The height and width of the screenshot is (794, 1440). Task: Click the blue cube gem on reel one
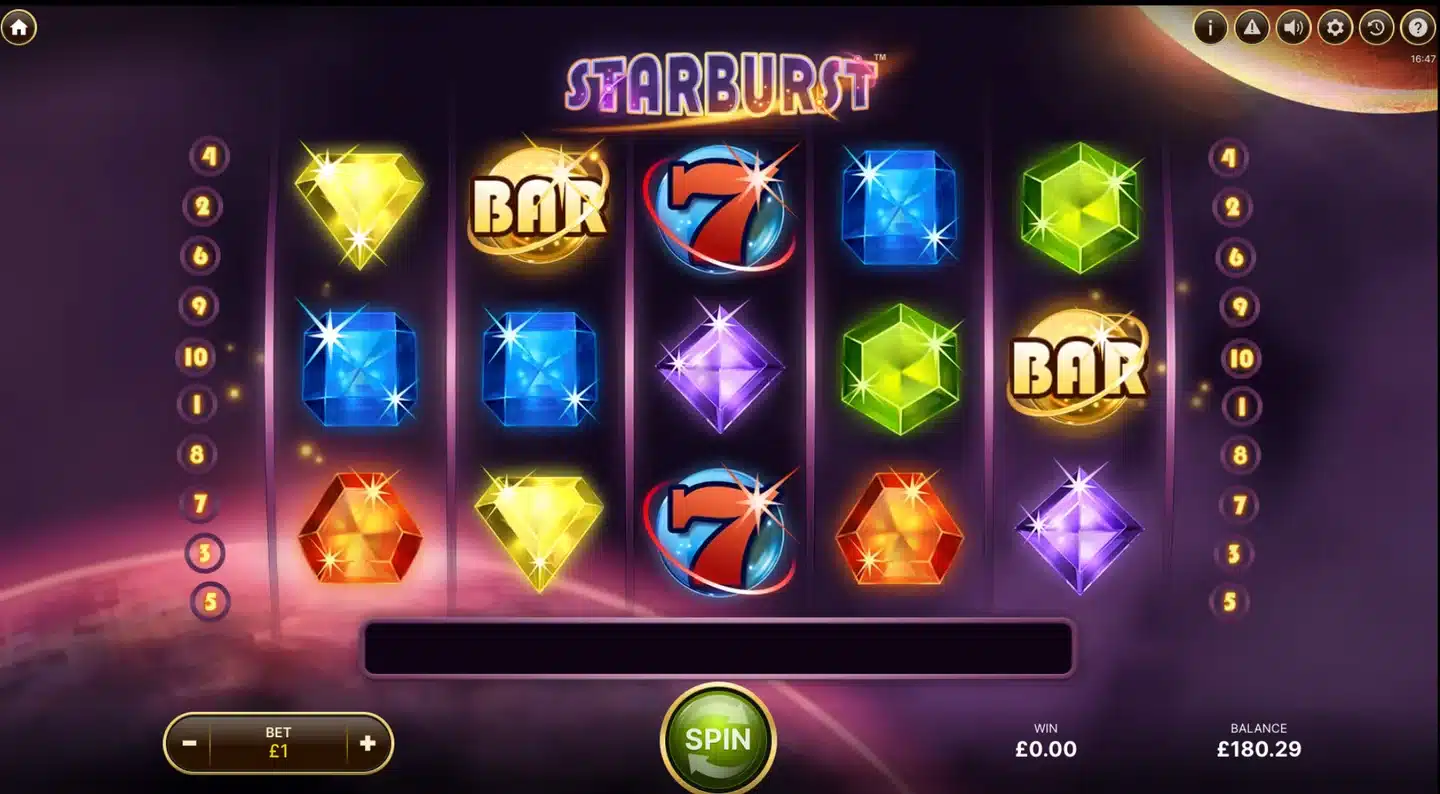pyautogui.click(x=360, y=368)
